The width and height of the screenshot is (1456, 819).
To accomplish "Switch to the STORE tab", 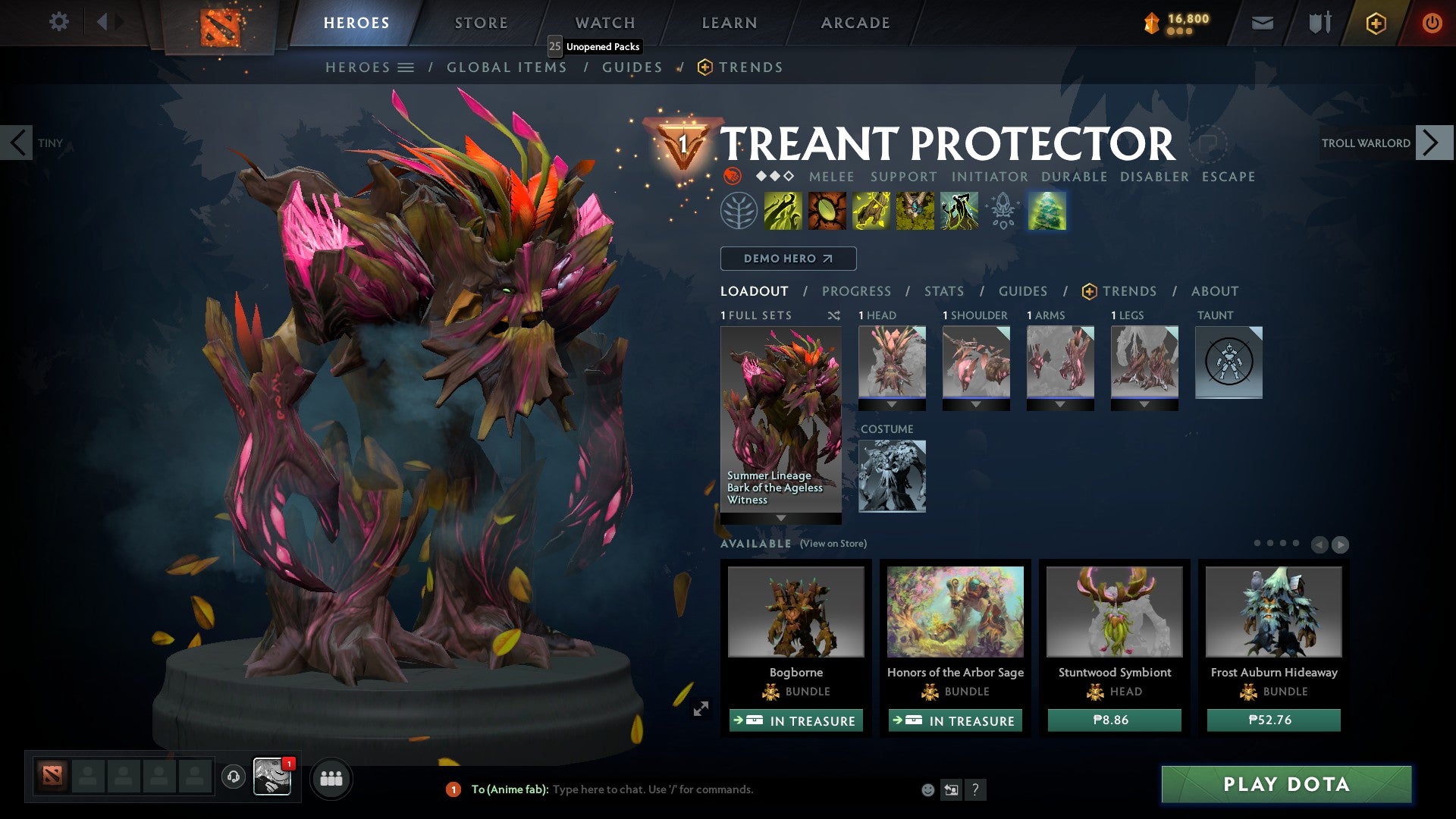I will (x=480, y=22).
